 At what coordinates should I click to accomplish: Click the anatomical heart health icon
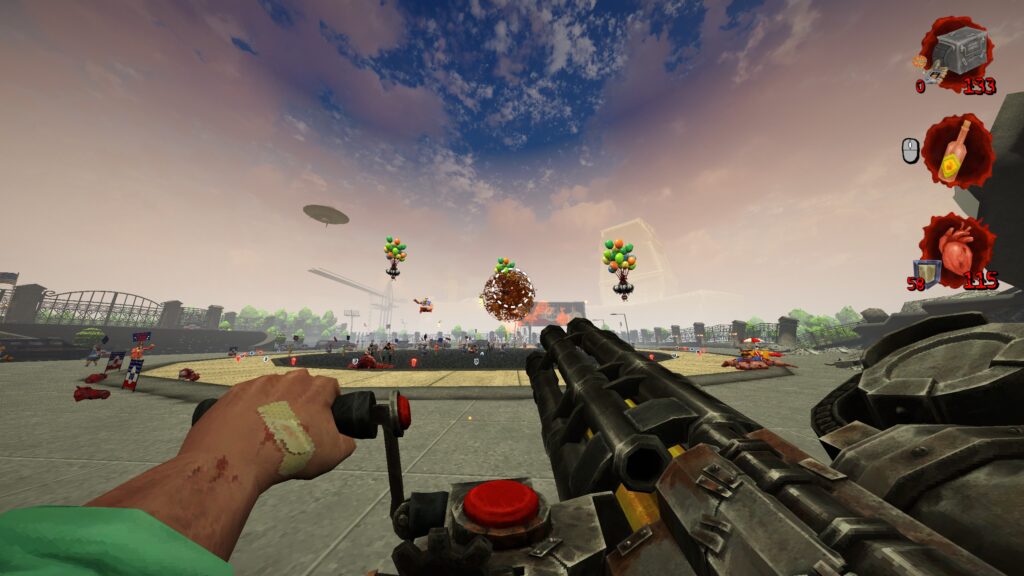click(x=957, y=250)
